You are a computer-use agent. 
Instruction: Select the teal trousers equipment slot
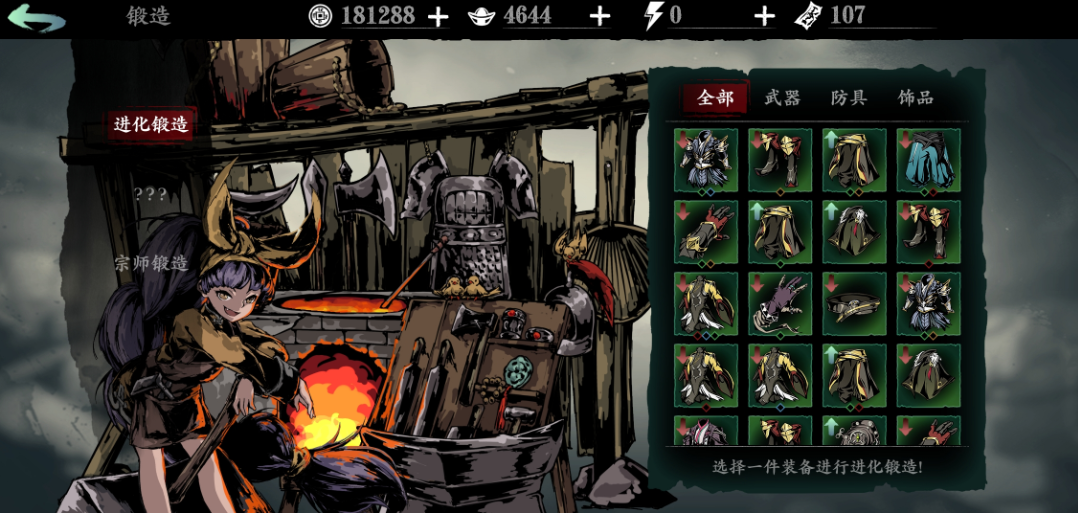(928, 160)
